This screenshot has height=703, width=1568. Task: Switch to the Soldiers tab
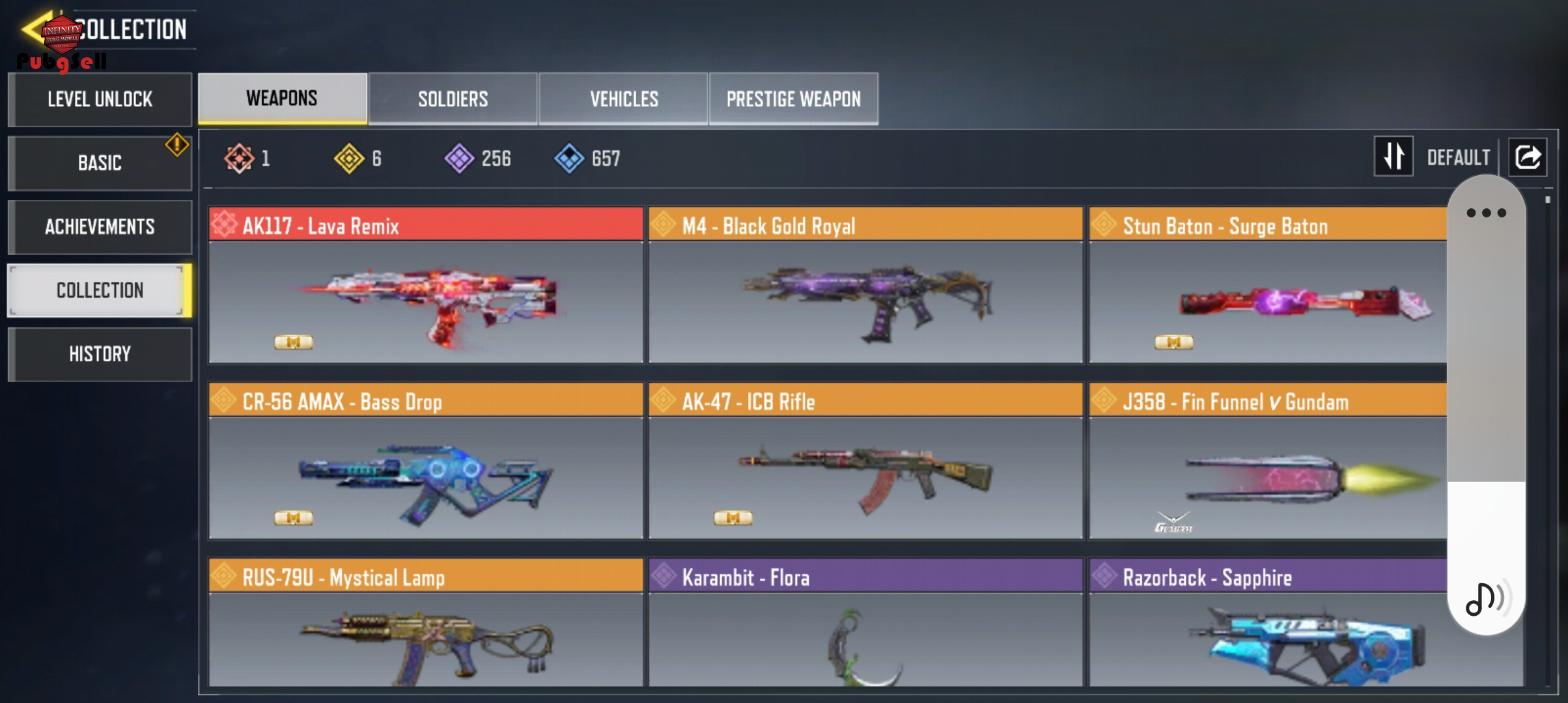click(453, 99)
